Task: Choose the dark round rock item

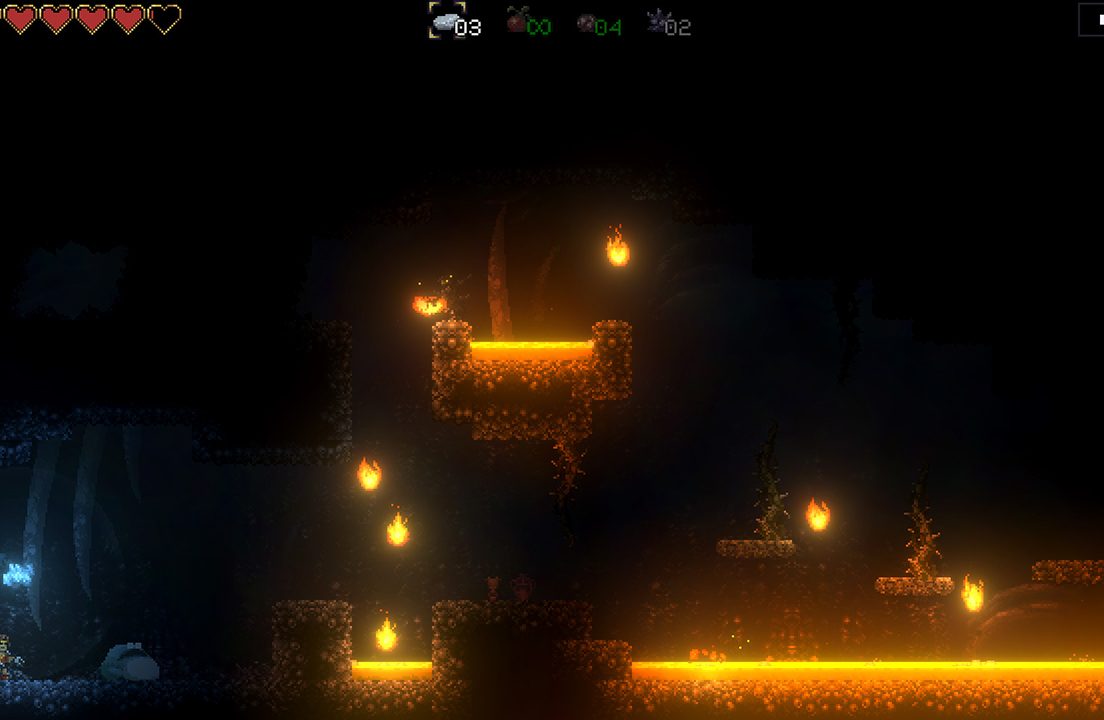Action: click(587, 23)
